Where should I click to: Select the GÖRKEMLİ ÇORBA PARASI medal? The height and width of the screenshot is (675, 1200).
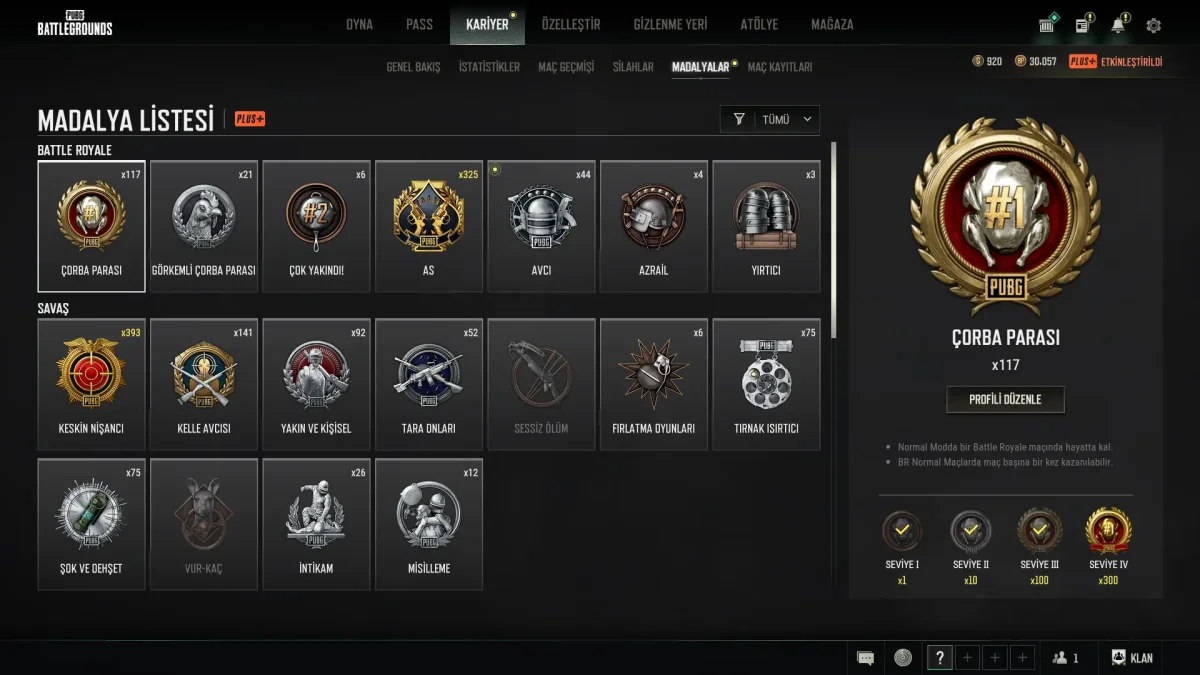[x=204, y=227]
